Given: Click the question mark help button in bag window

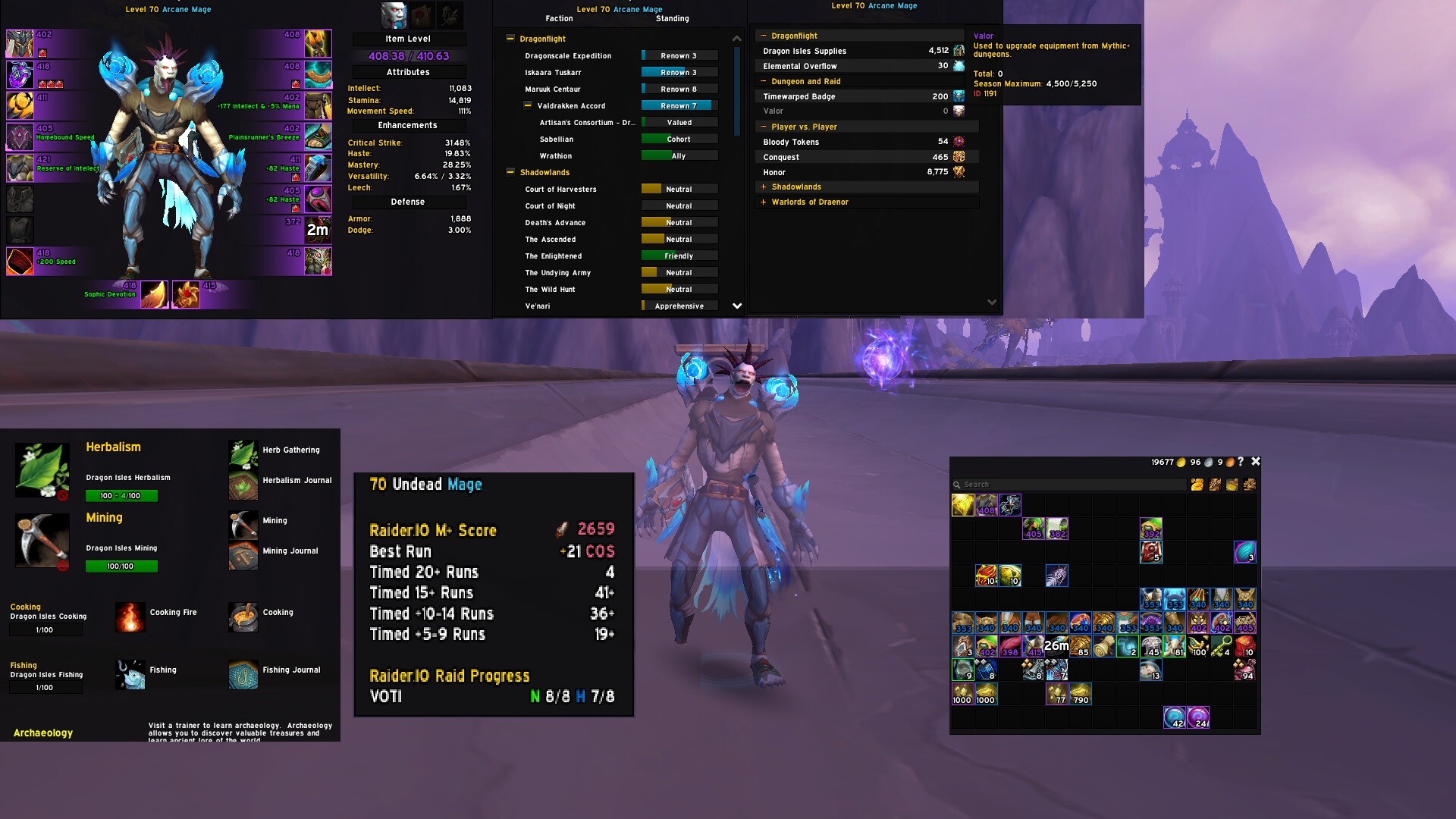Looking at the screenshot, I should coord(1241,461).
